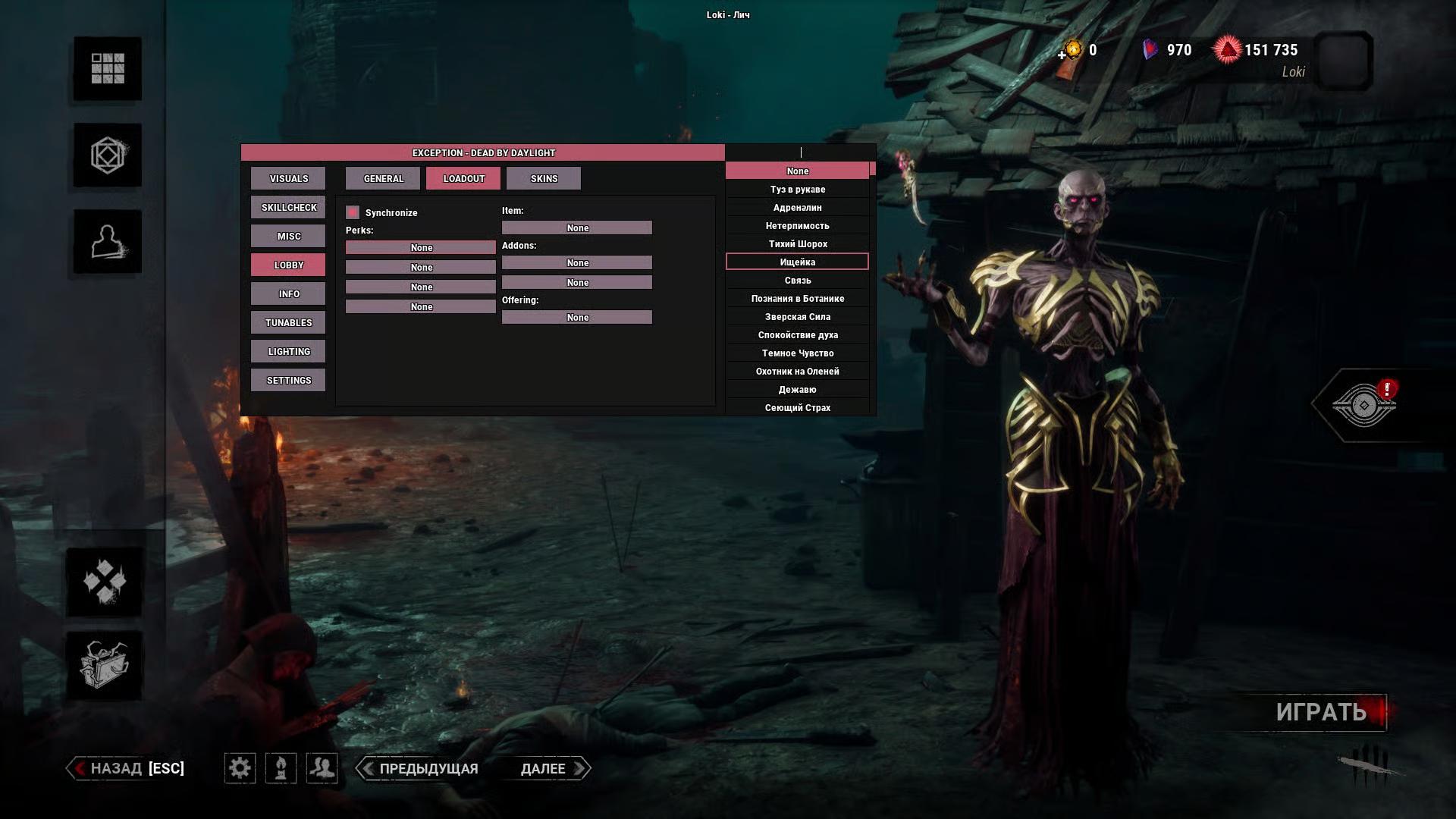The height and width of the screenshot is (819, 1456).
Task: Open the Item dropdown
Action: [x=577, y=228]
